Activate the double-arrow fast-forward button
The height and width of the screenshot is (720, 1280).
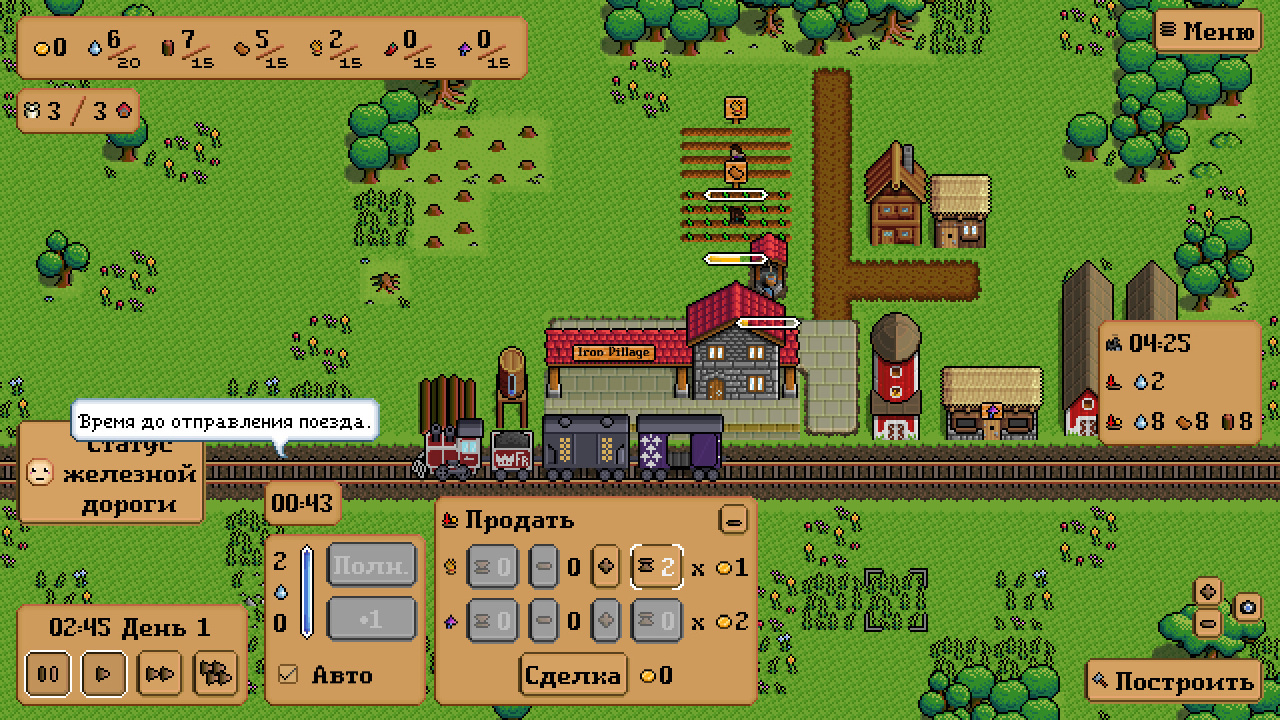(159, 673)
